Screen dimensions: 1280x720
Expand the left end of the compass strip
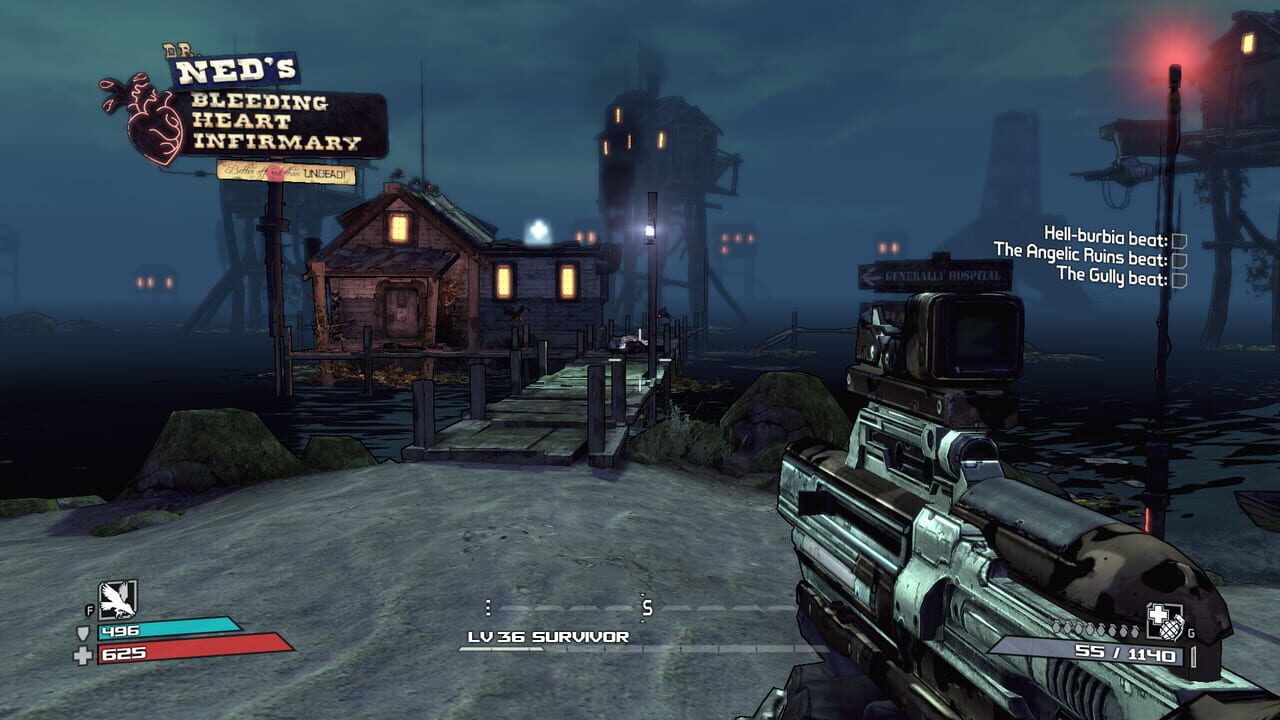point(488,606)
